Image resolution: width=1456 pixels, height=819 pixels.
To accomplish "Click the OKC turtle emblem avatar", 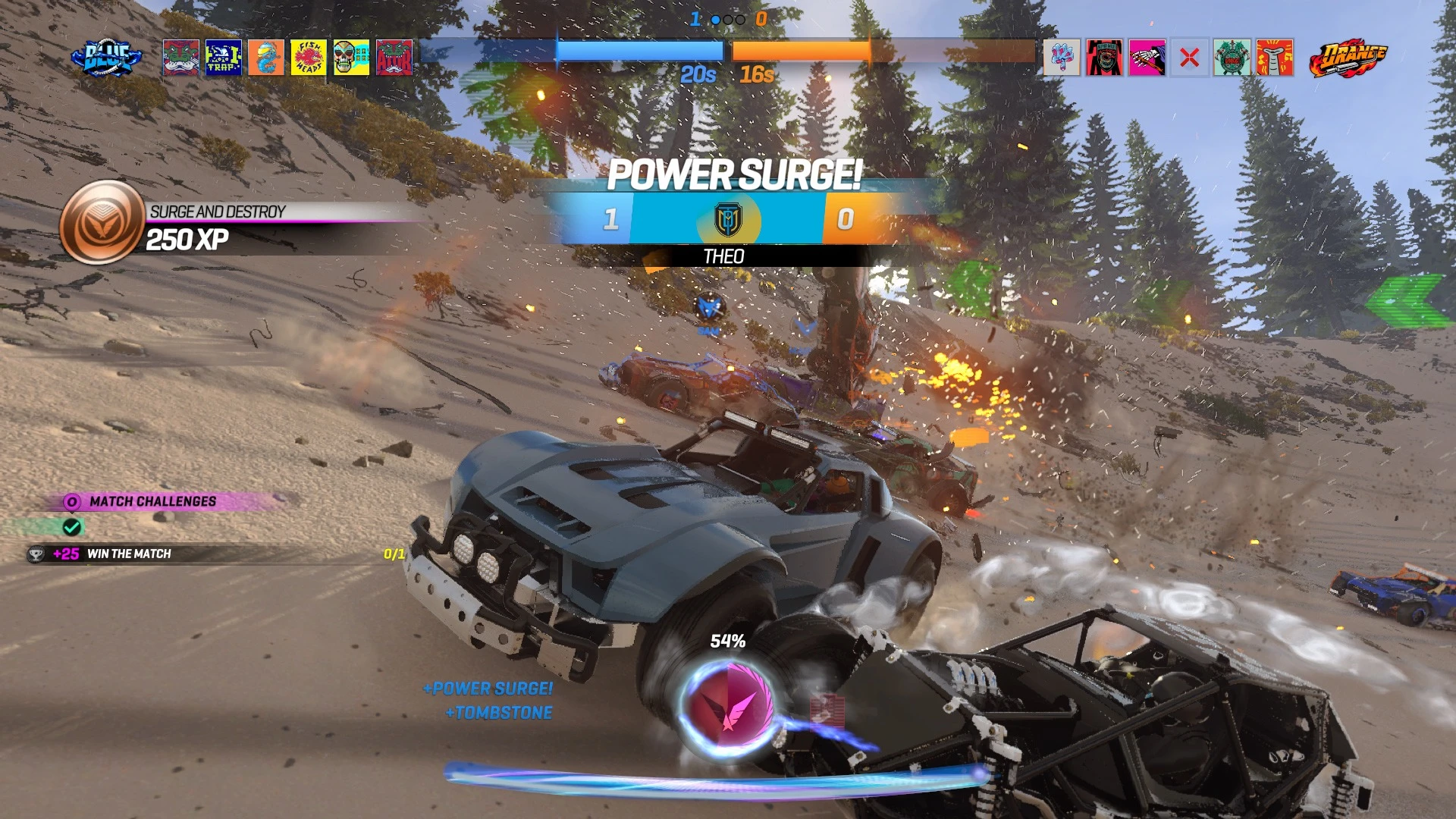I will pos(1232,57).
